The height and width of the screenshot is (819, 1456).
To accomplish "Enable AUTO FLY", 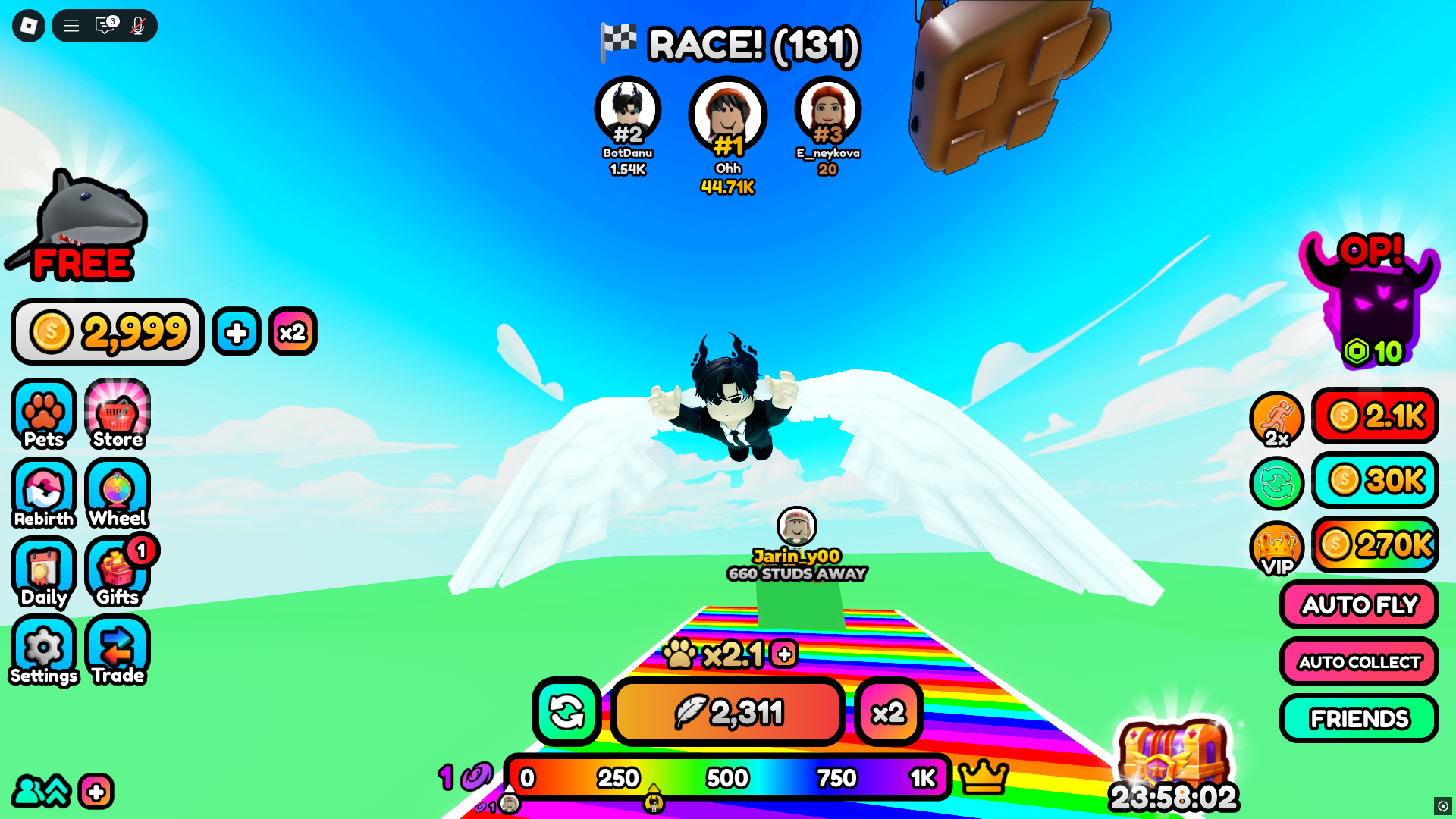I will [x=1358, y=604].
